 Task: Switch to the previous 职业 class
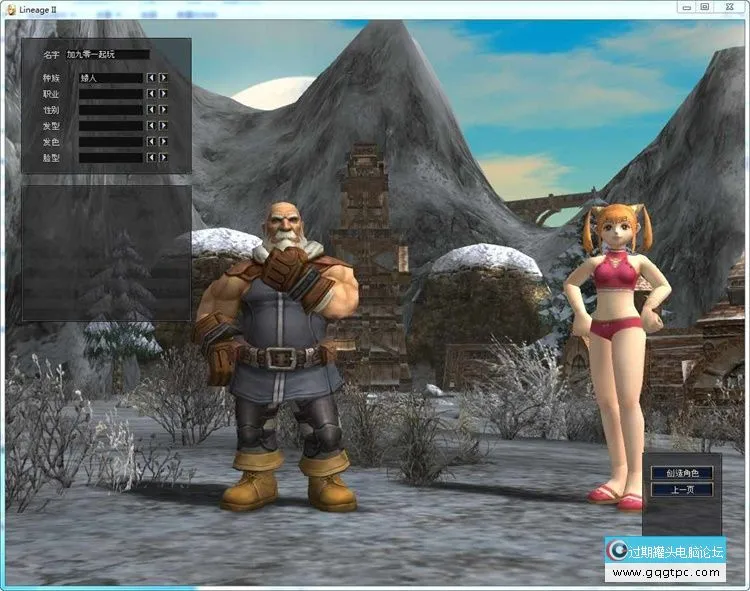click(151, 93)
